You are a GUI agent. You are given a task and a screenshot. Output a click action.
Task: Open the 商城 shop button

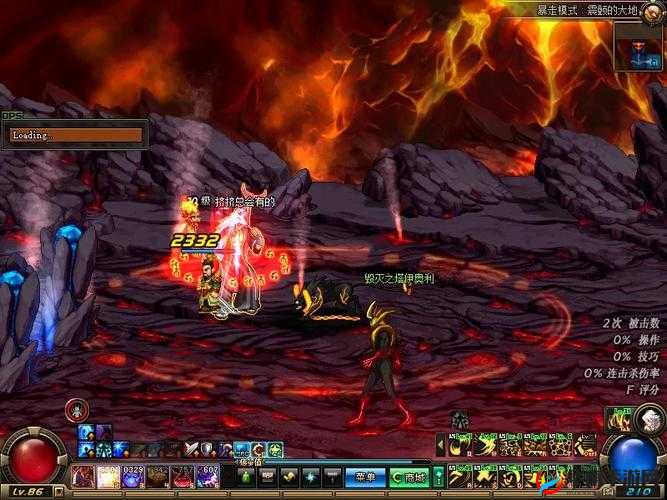410,477
